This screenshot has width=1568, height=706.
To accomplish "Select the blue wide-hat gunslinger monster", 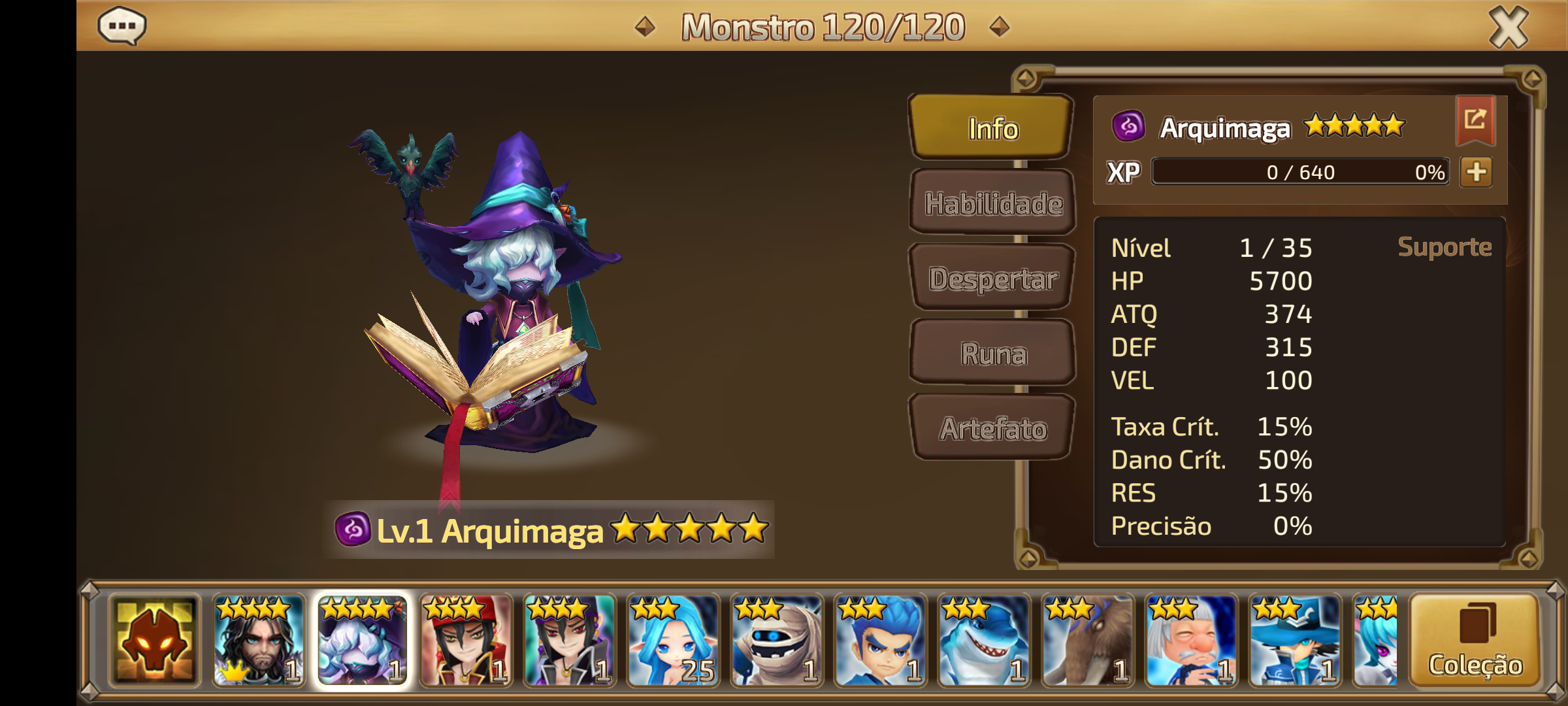I will tap(1295, 641).
